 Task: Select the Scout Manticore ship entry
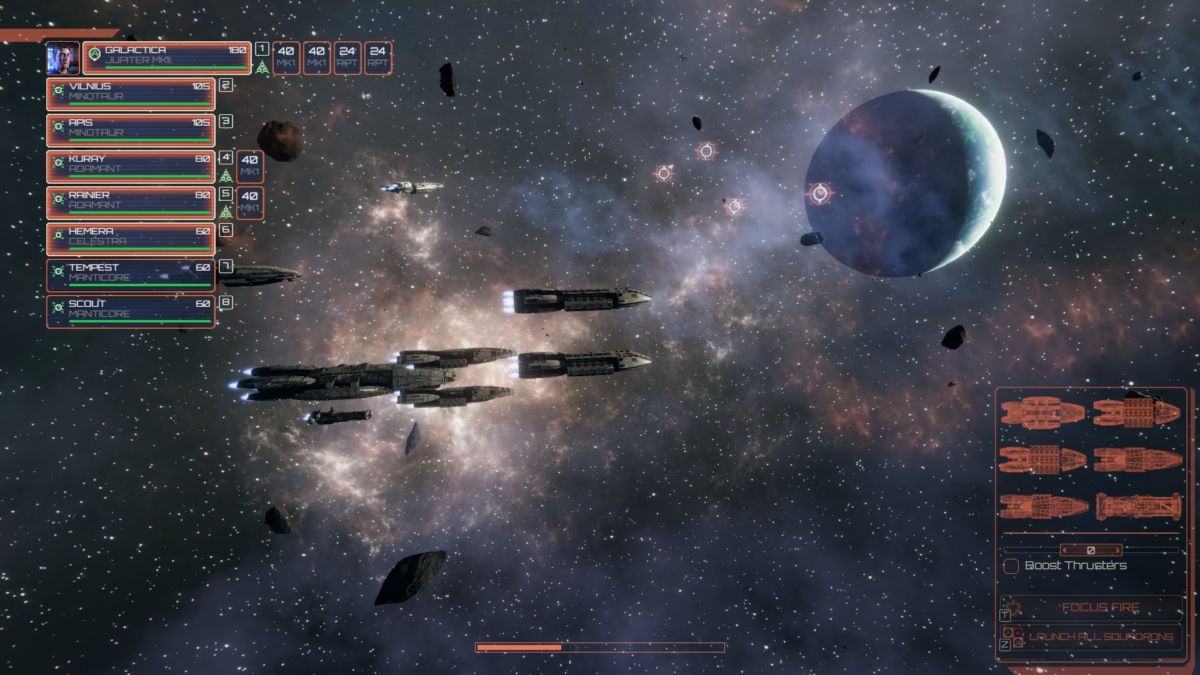click(130, 311)
